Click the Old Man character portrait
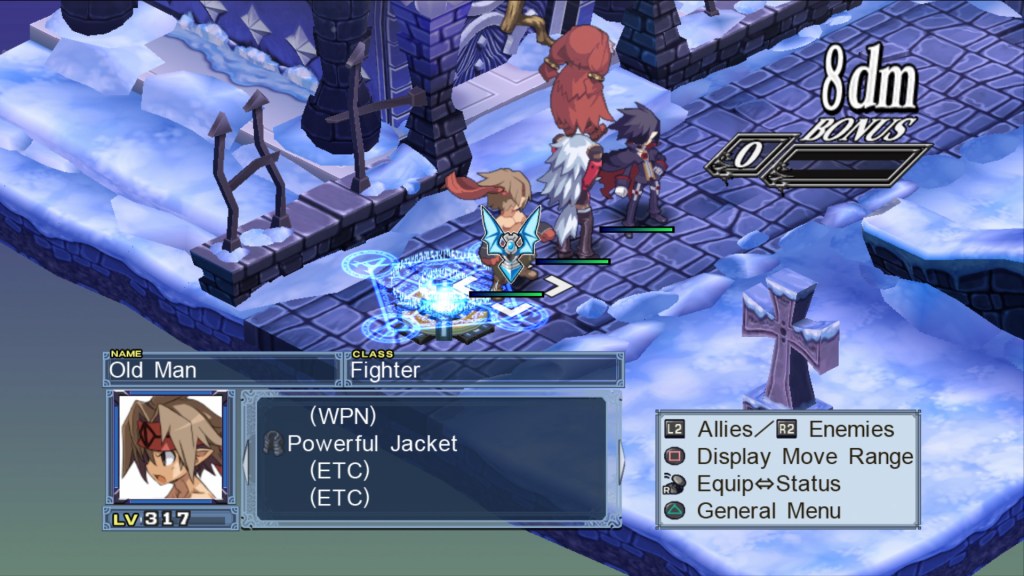Screen dimensions: 1024x576 [169, 446]
